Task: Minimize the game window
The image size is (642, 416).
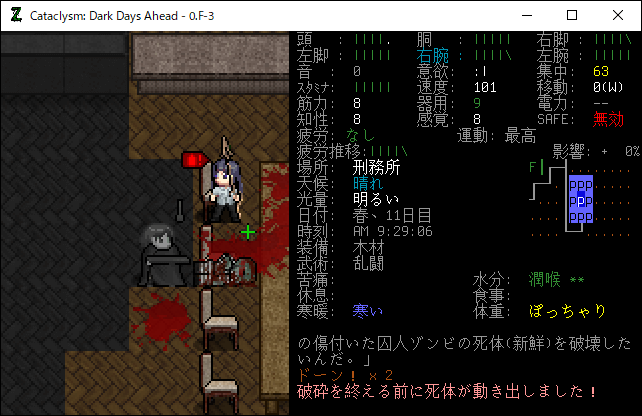Action: pyautogui.click(x=526, y=15)
